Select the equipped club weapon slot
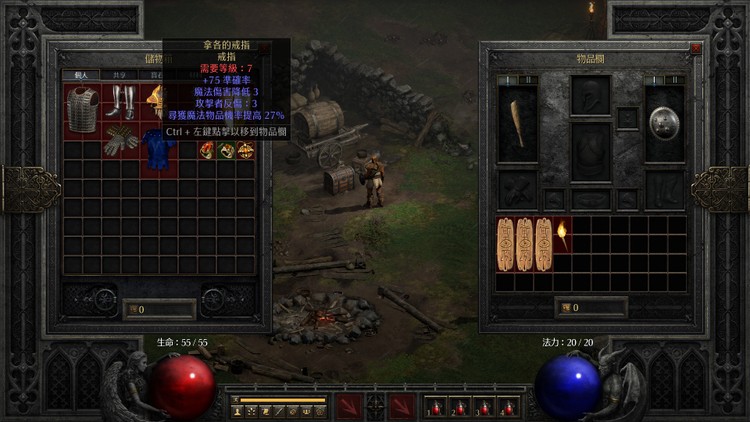The width and height of the screenshot is (750, 422). (x=518, y=123)
